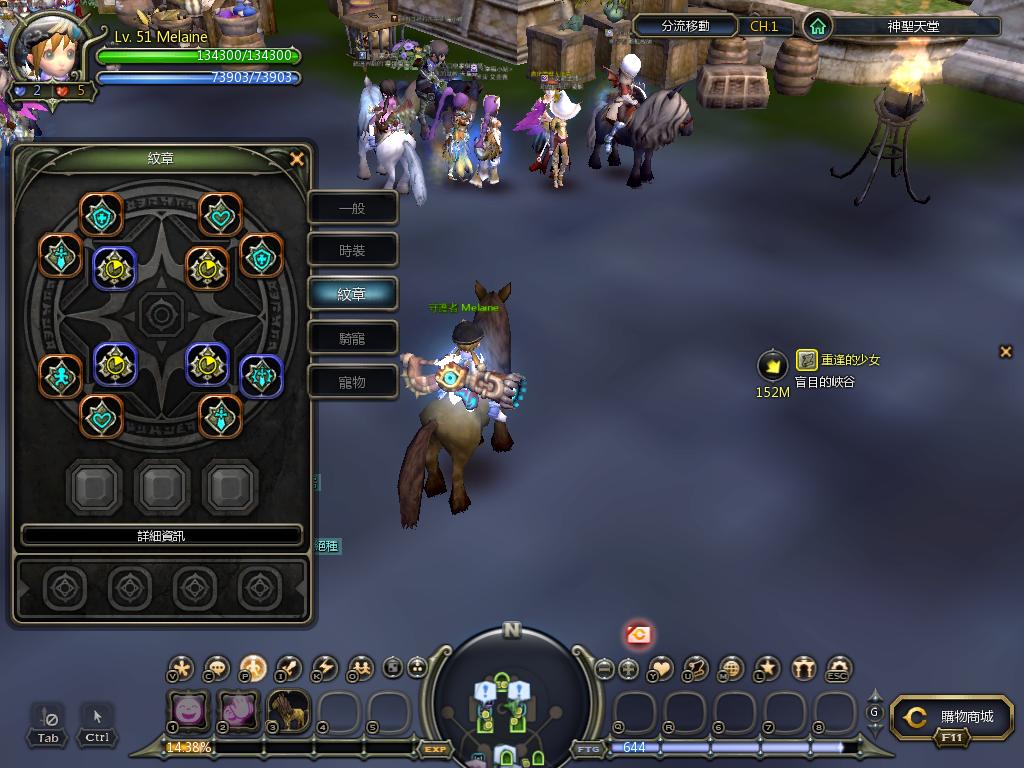Switch to the 一般 tab
Viewport: 1024px width, 768px height.
[x=352, y=208]
